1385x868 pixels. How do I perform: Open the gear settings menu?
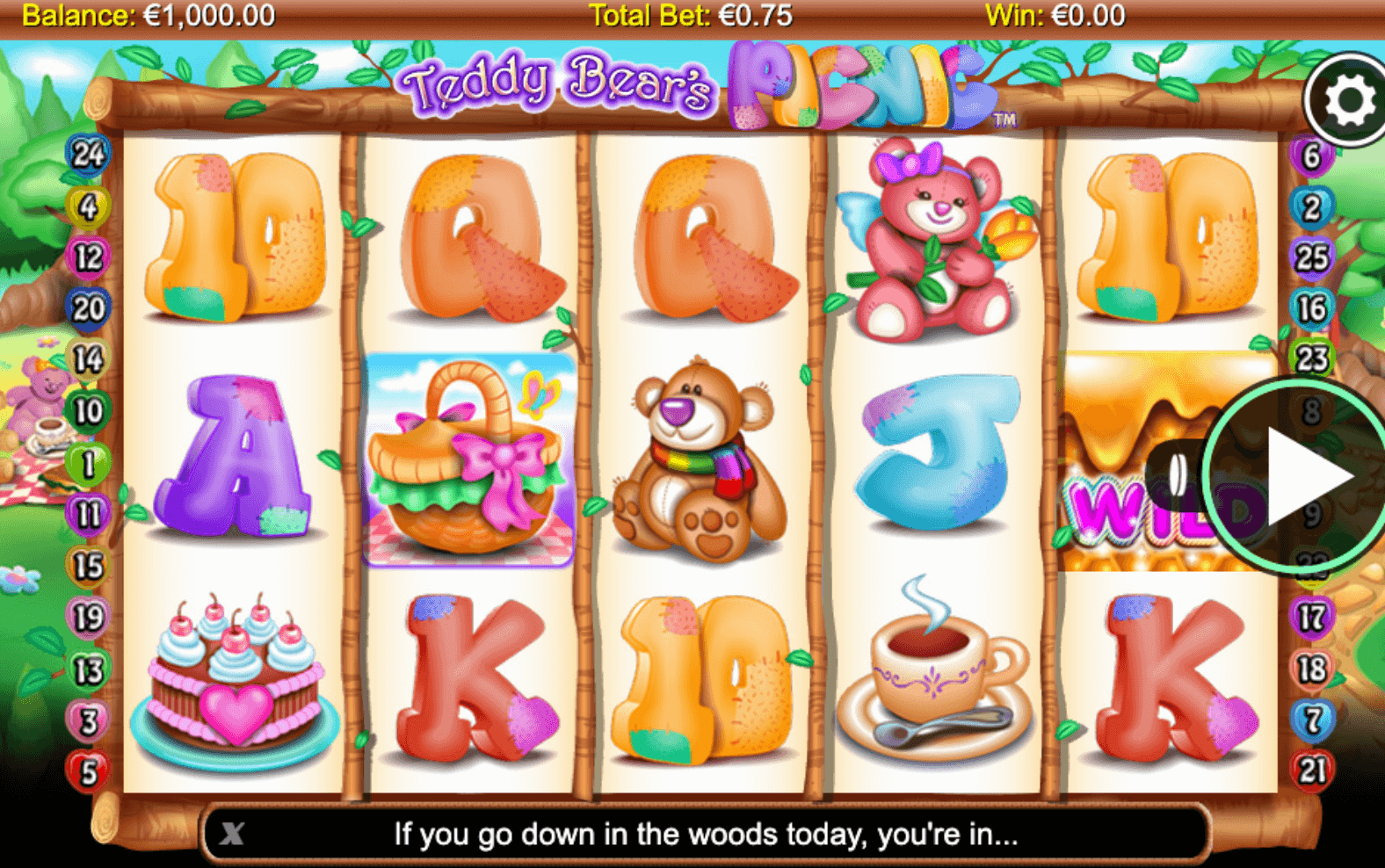tap(1349, 100)
